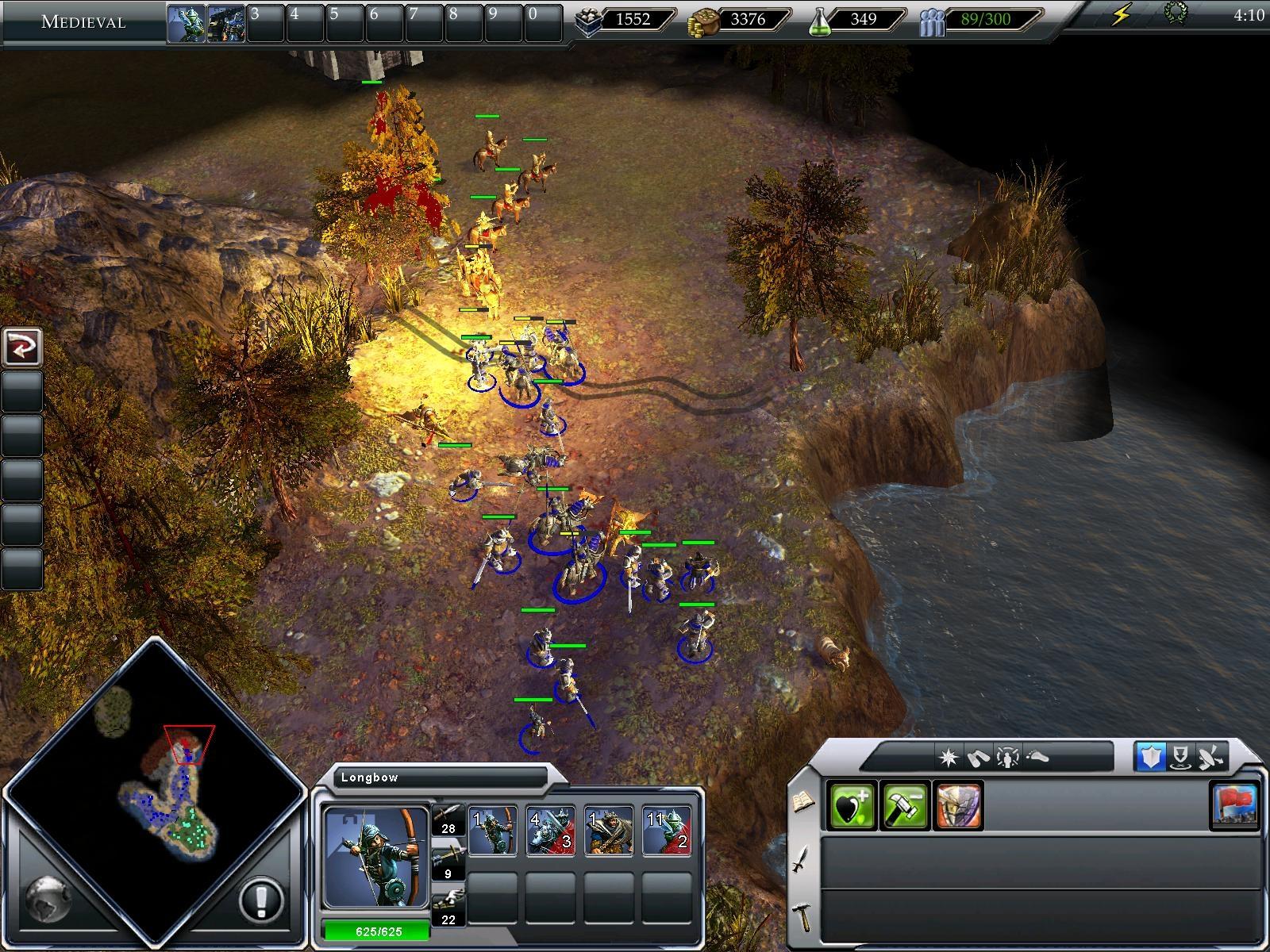This screenshot has width=1270, height=952.
Task: Click the lightning bolt icon in top bar
Action: (1121, 15)
